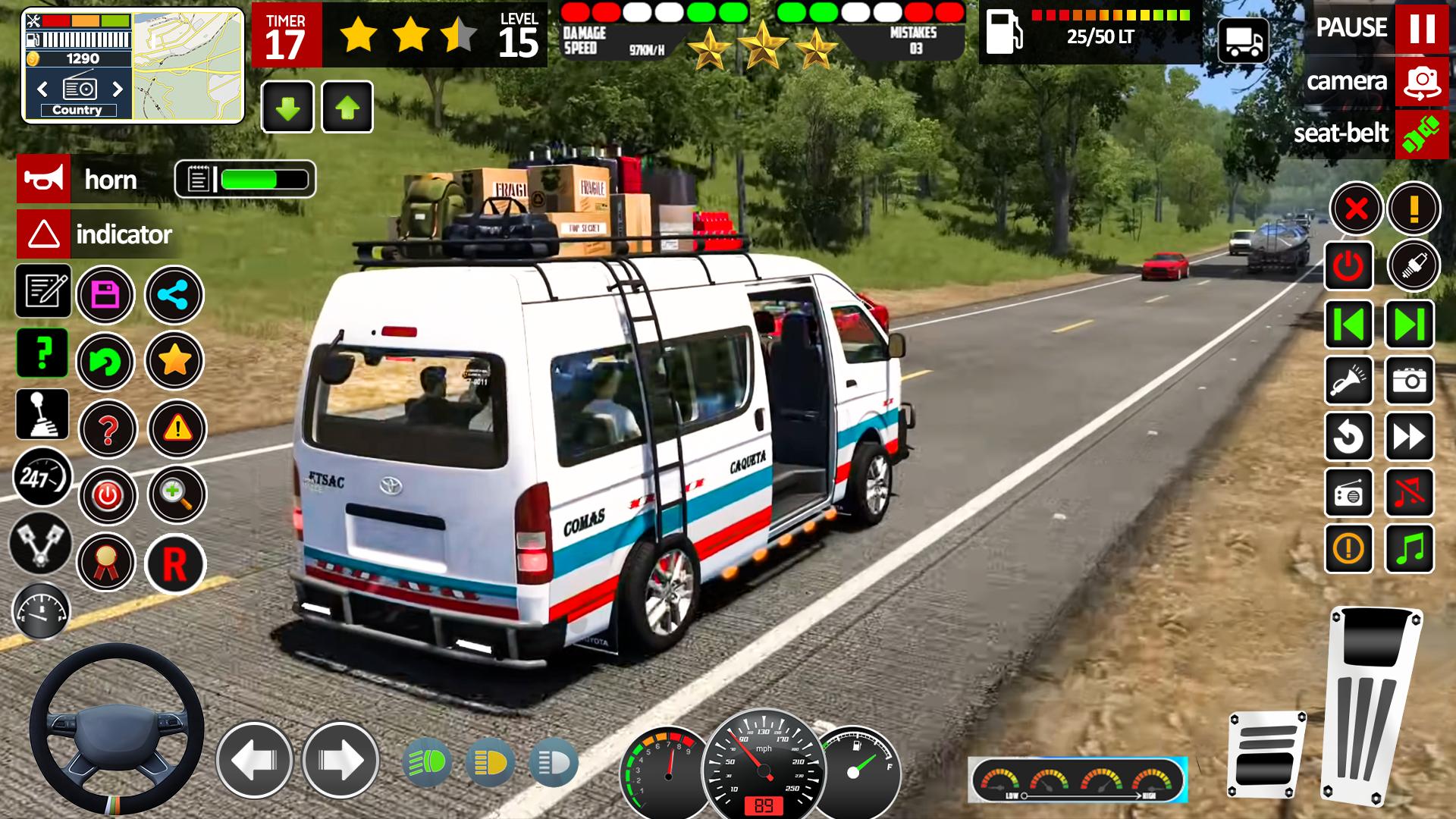Screen dimensions: 1456x819
Task: Pause the game
Action: tap(1421, 29)
